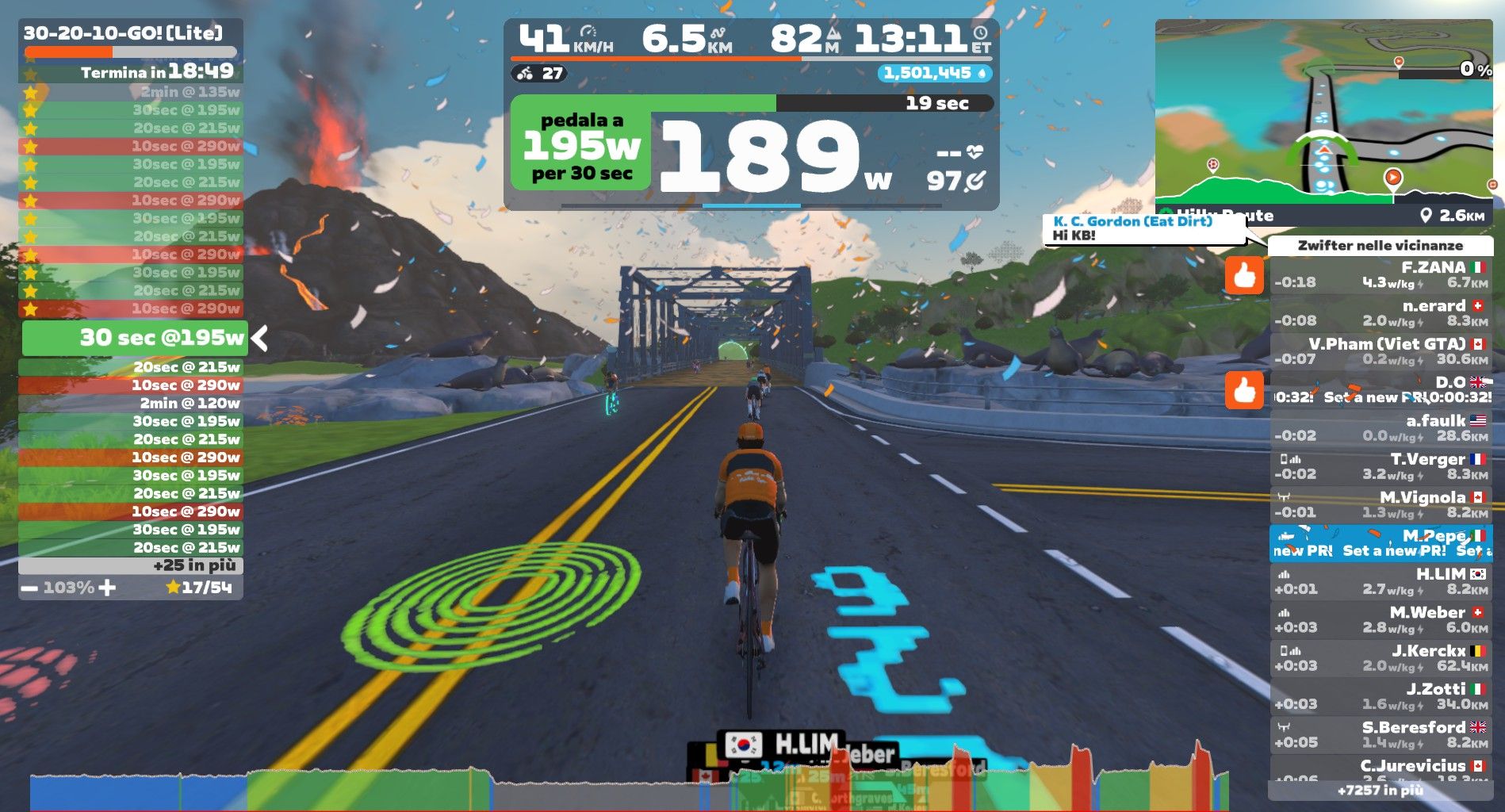The width and height of the screenshot is (1505, 812).
Task: Increase workout intensity with the plus button
Action: (x=107, y=588)
